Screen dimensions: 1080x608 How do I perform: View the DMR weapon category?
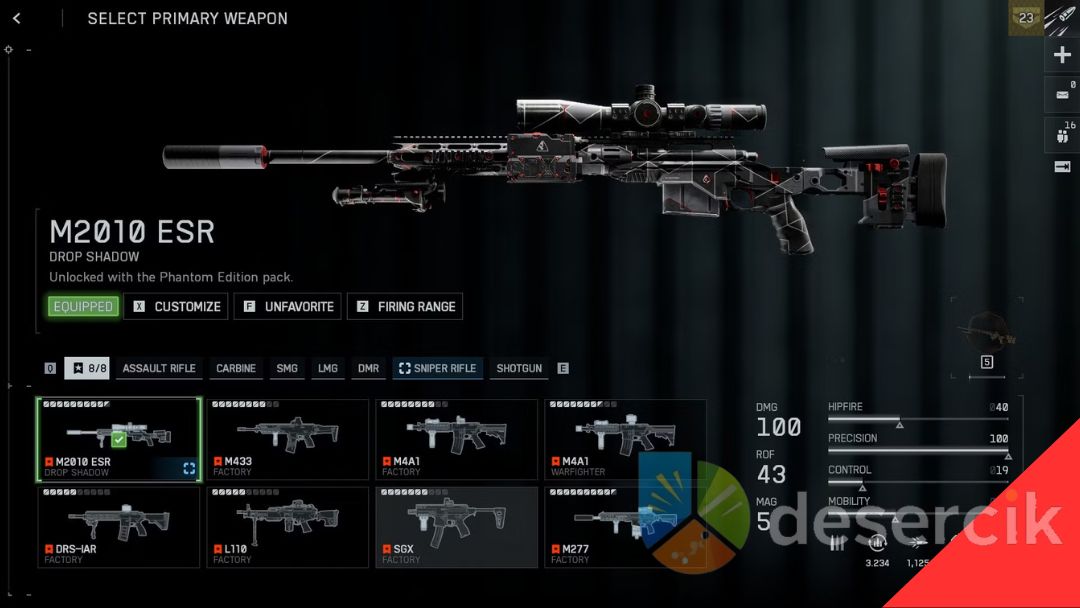pos(369,369)
